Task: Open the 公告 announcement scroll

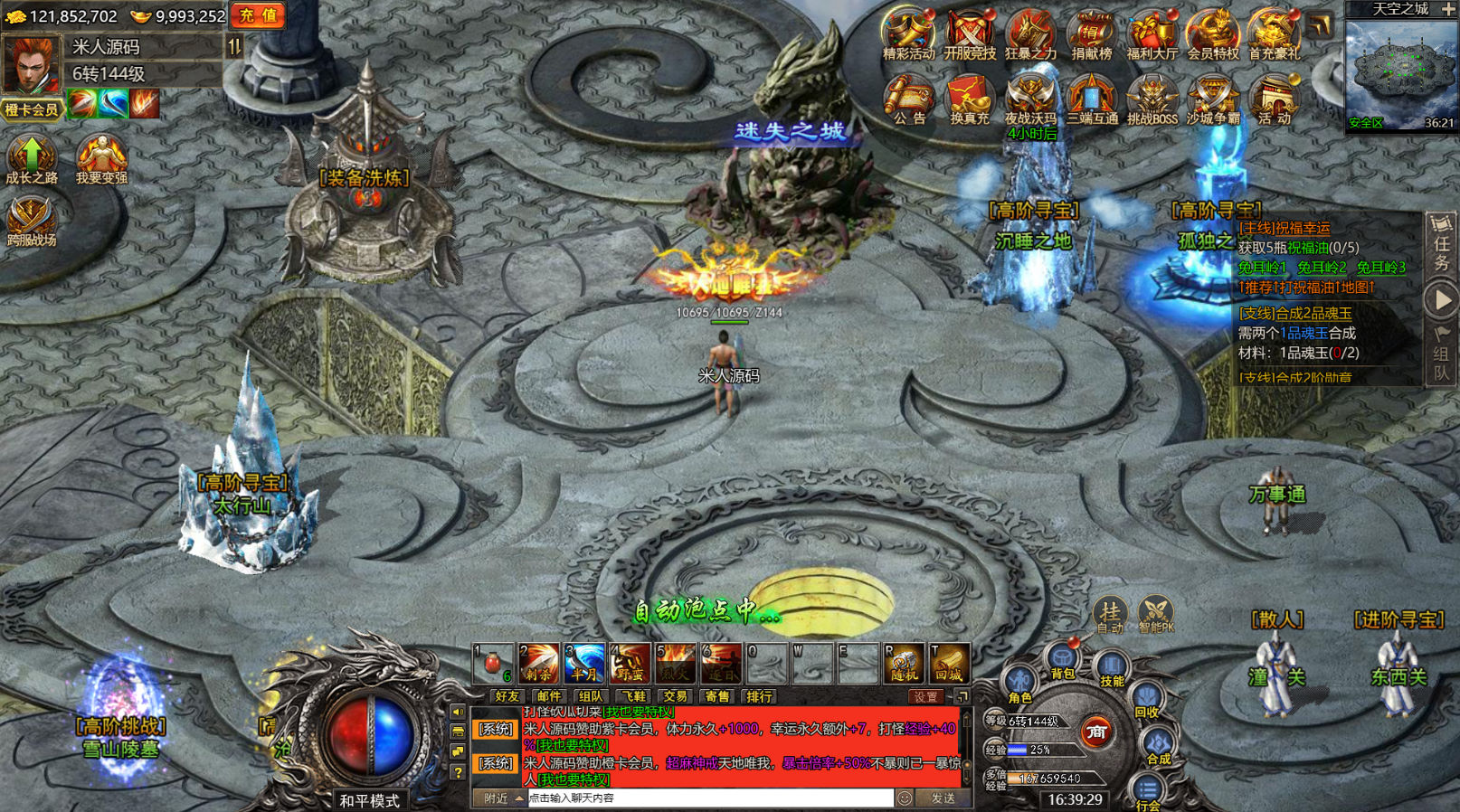Action: (908, 99)
